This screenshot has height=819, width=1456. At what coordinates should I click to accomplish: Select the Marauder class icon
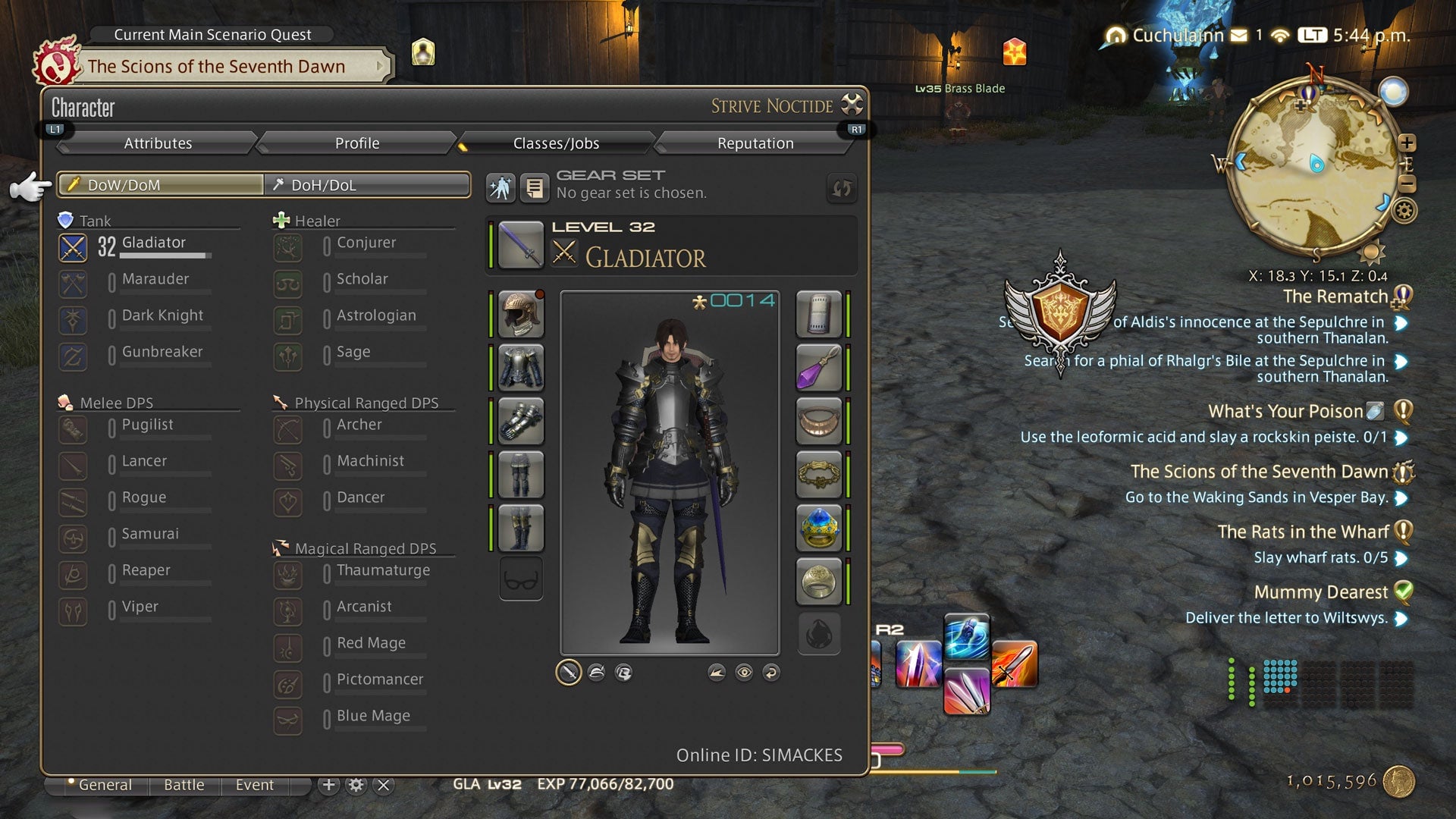pyautogui.click(x=73, y=284)
